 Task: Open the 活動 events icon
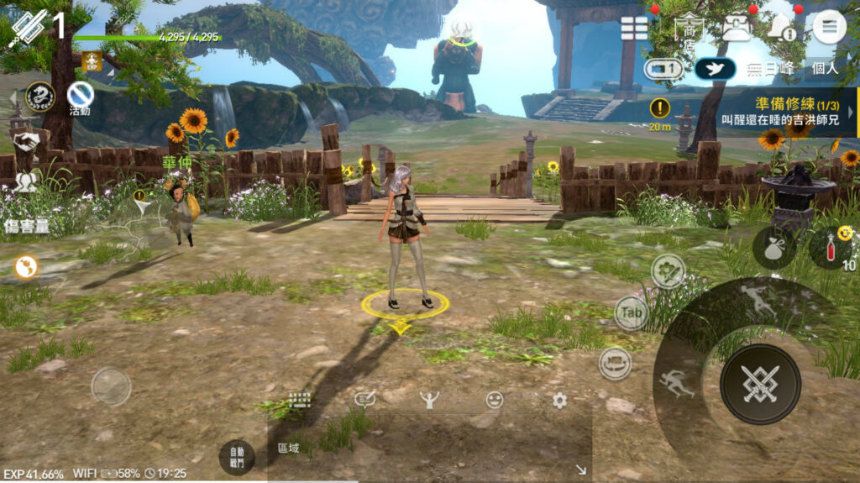pos(80,97)
